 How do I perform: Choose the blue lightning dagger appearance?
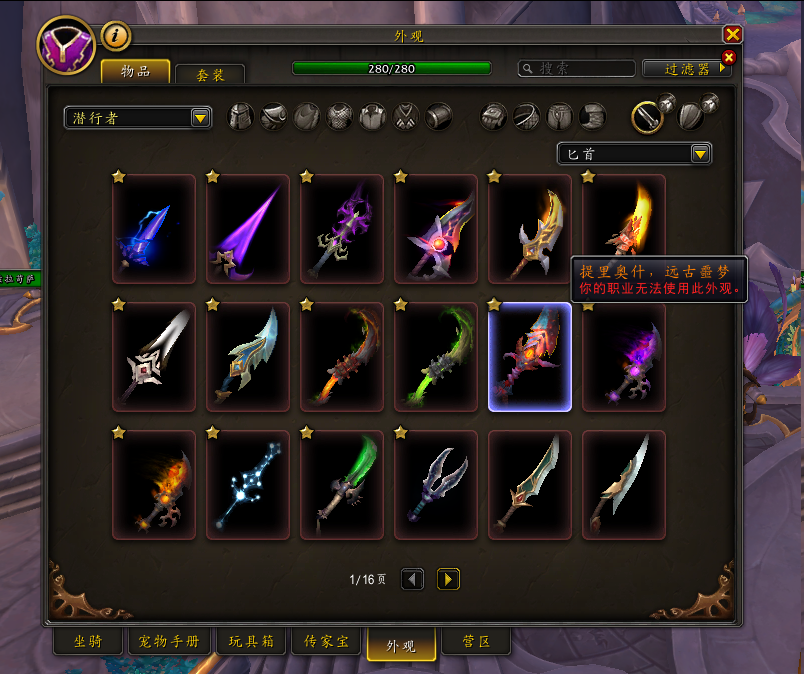154,230
